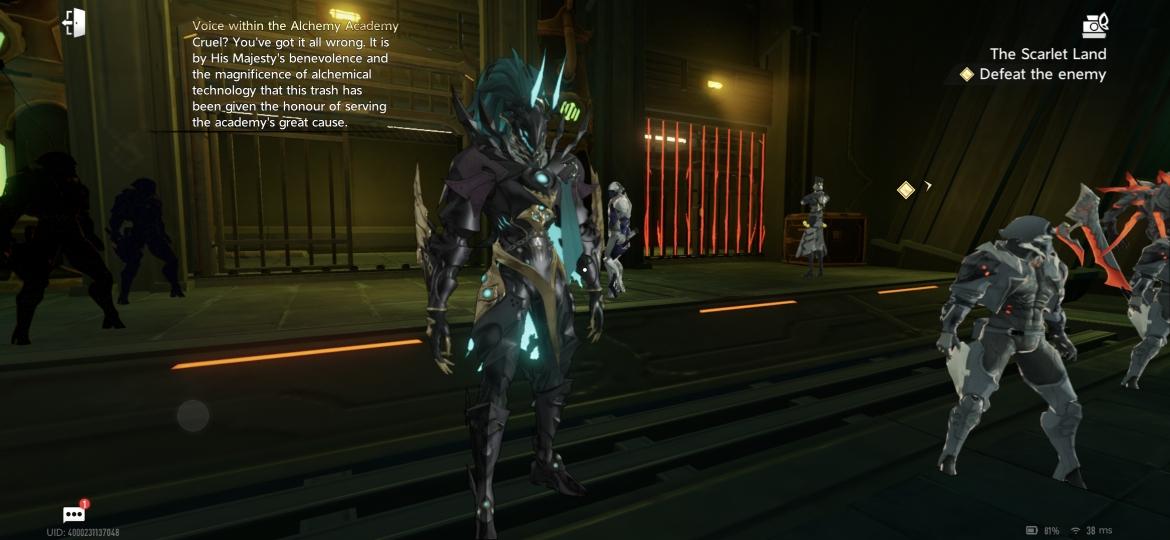Tap the exit door icon
This screenshot has height=540, width=1170.
74,23
